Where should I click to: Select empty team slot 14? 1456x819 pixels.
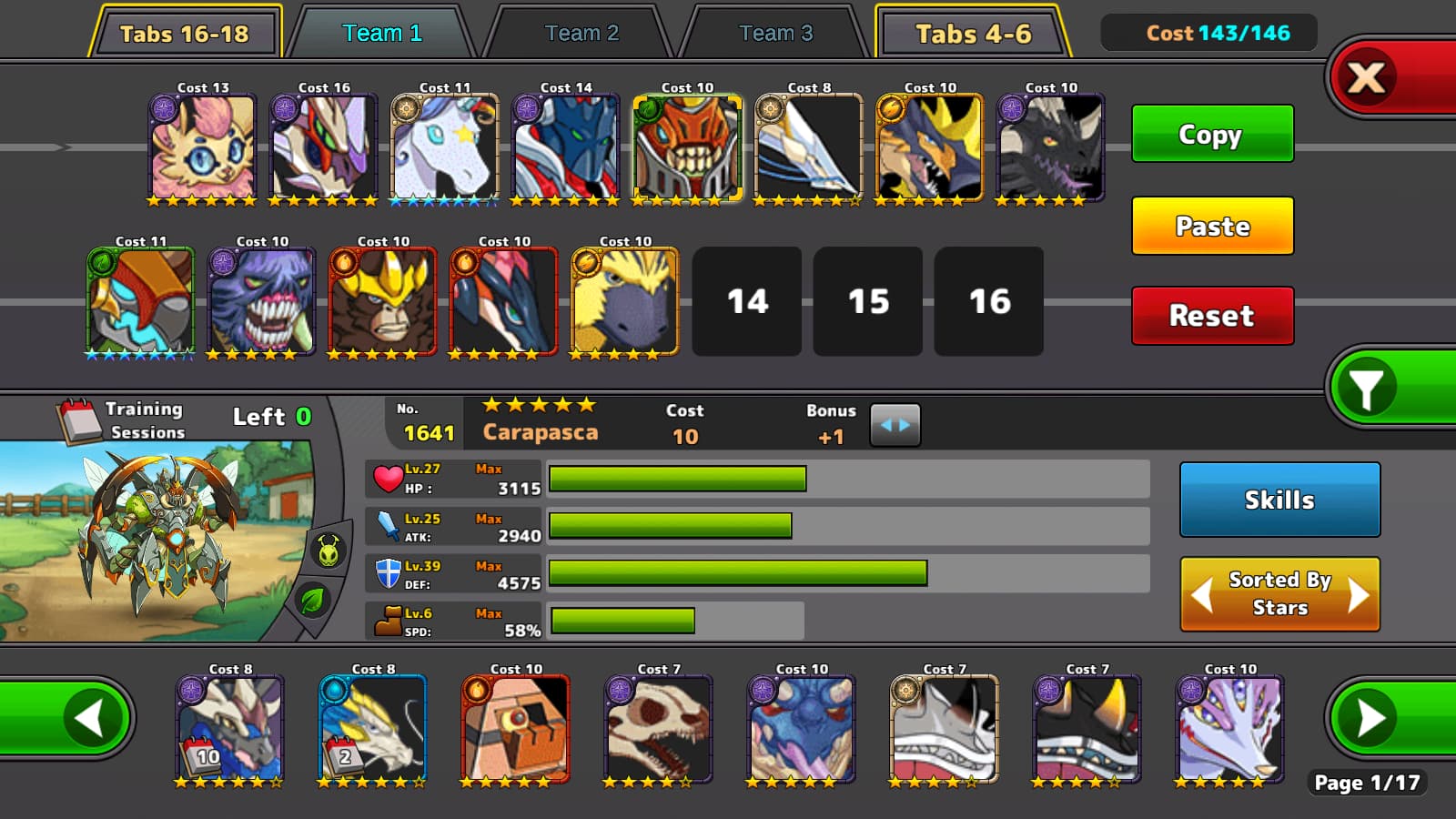(x=746, y=301)
